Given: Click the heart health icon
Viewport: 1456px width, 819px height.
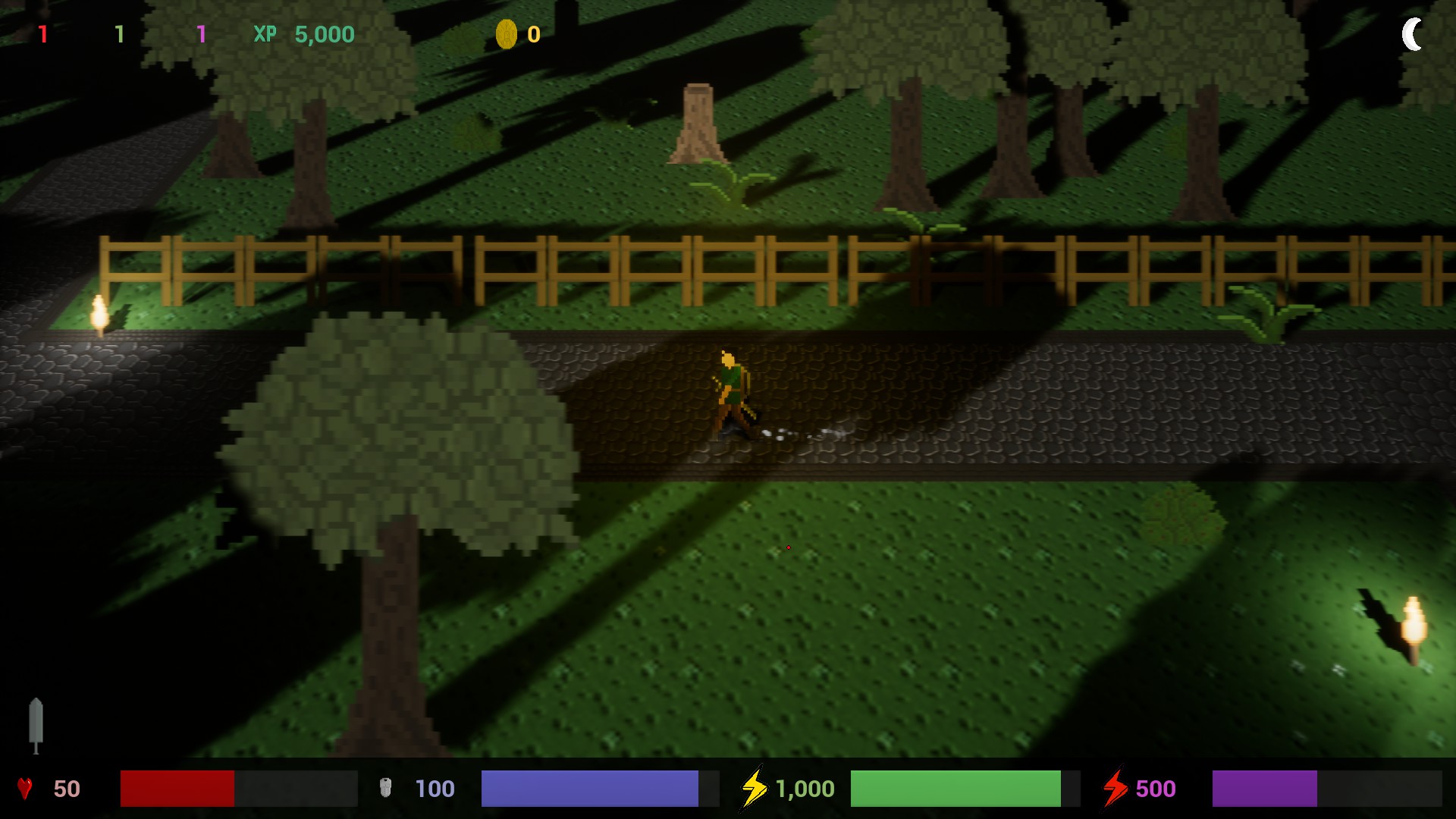Looking at the screenshot, I should pyautogui.click(x=25, y=789).
